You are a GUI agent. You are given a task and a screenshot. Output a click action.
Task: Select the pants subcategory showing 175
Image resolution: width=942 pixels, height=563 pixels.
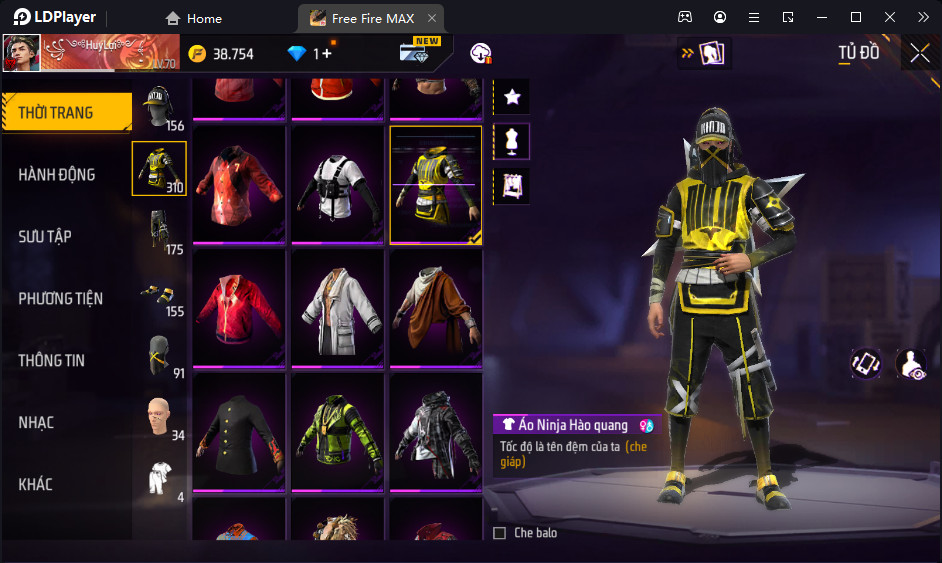pyautogui.click(x=159, y=232)
